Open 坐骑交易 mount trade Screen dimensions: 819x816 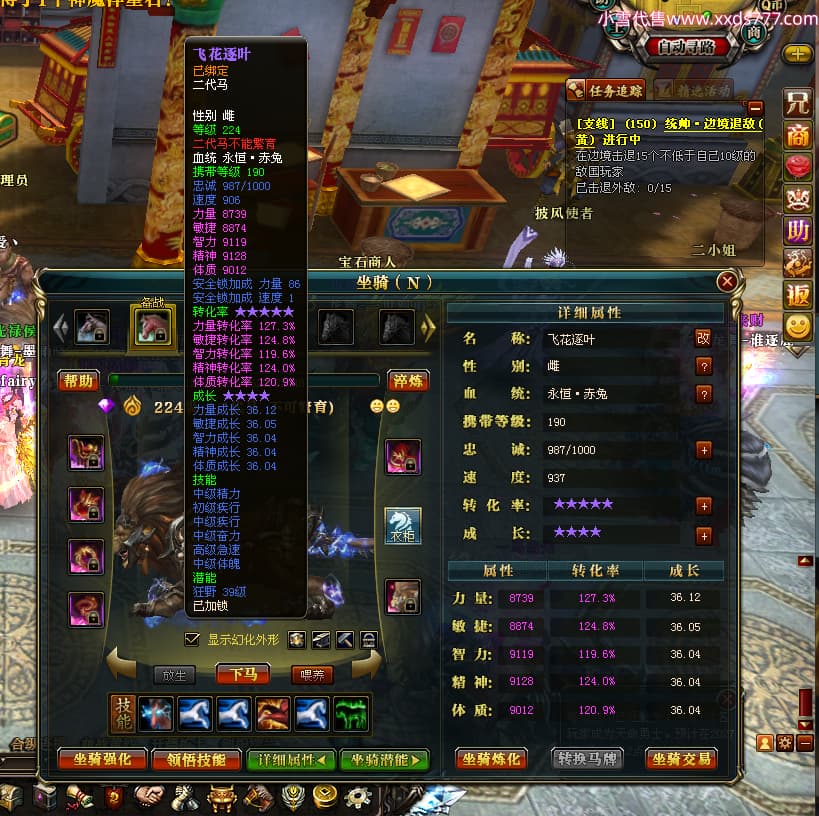682,759
